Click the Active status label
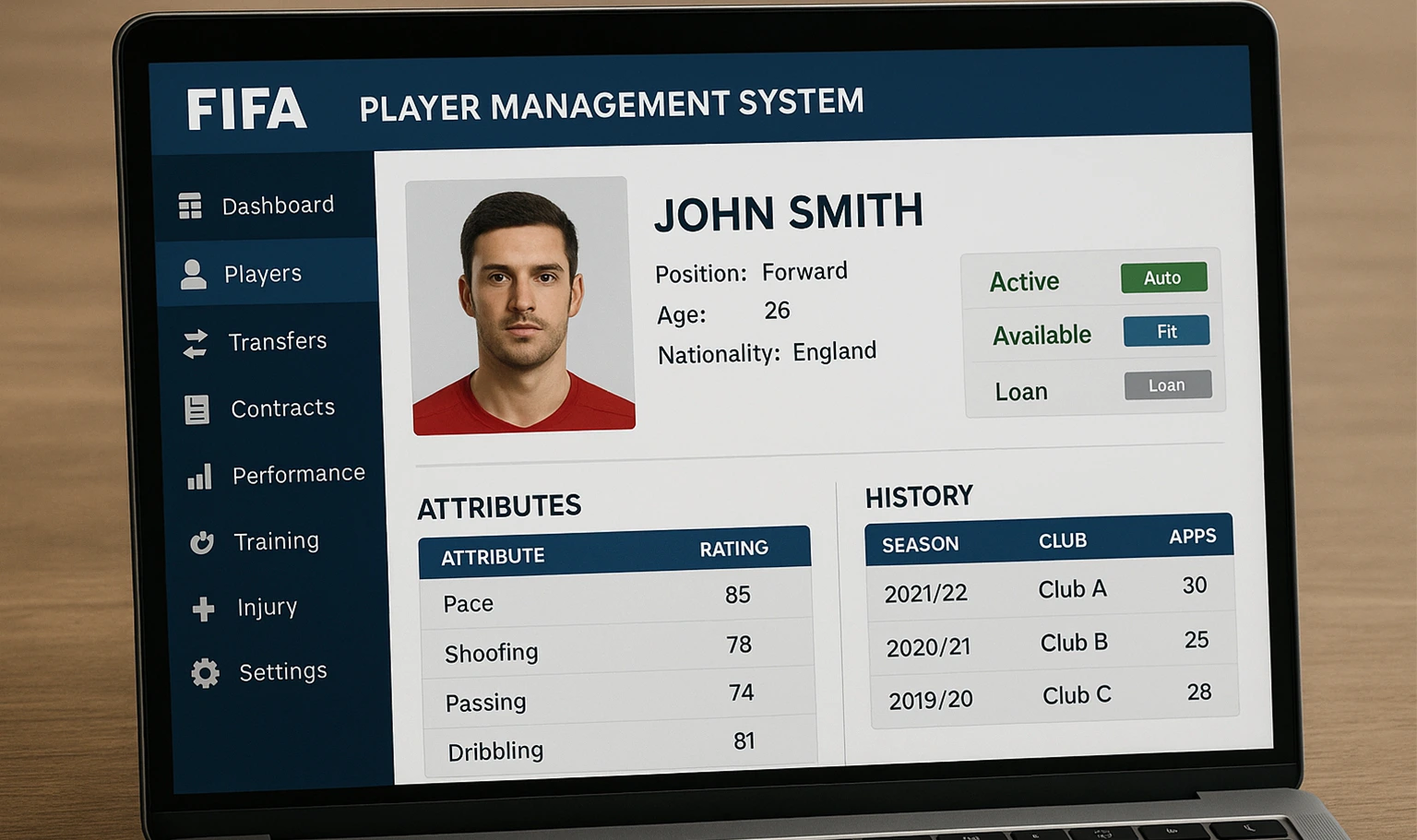The image size is (1417, 840). (x=1024, y=280)
